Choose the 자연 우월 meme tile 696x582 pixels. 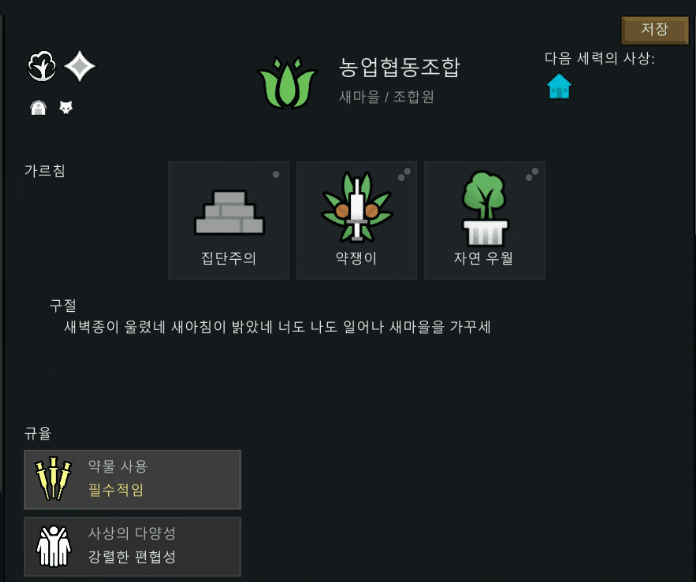(x=485, y=220)
